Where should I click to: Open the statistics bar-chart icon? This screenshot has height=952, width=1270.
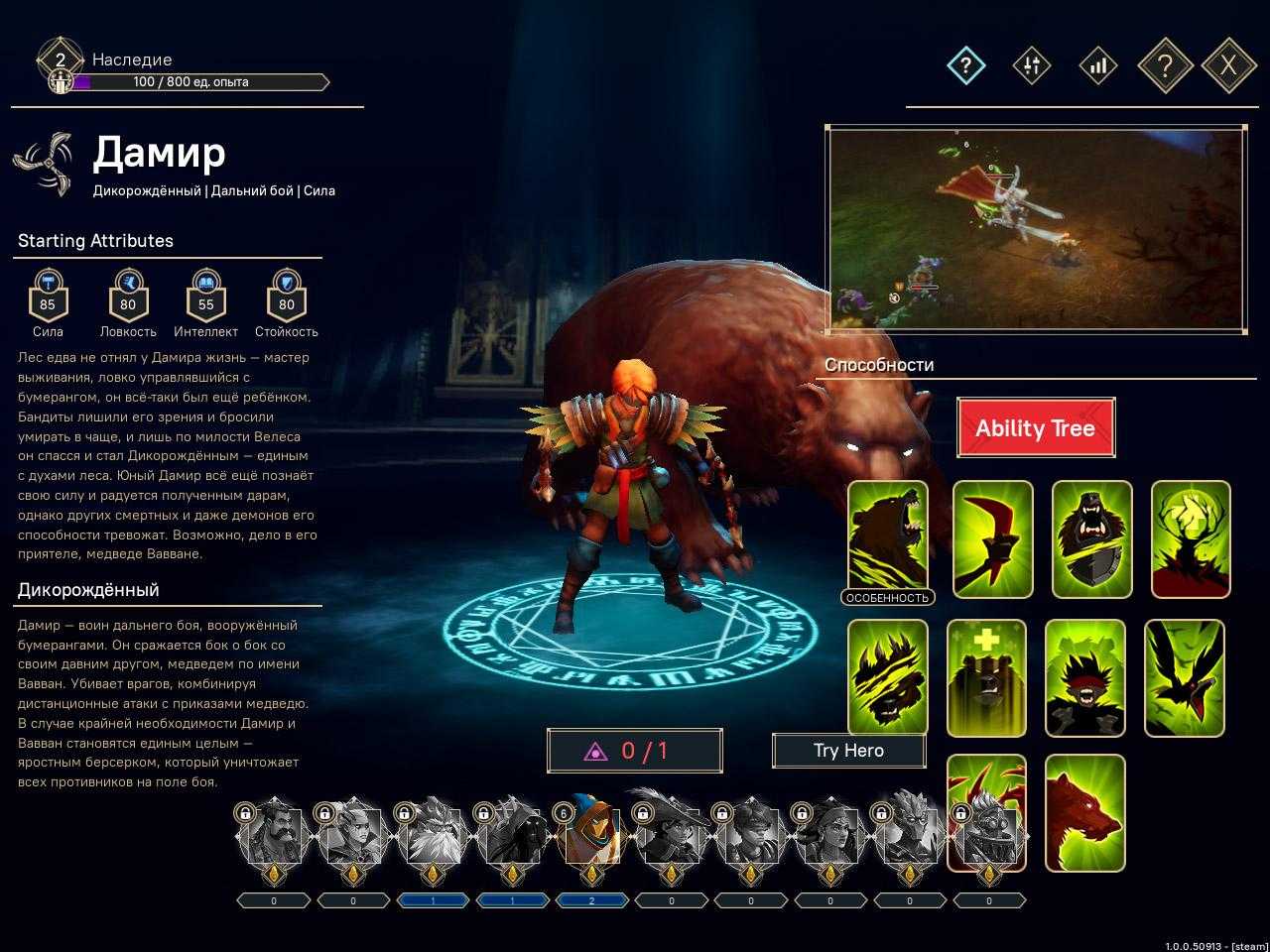1097,66
